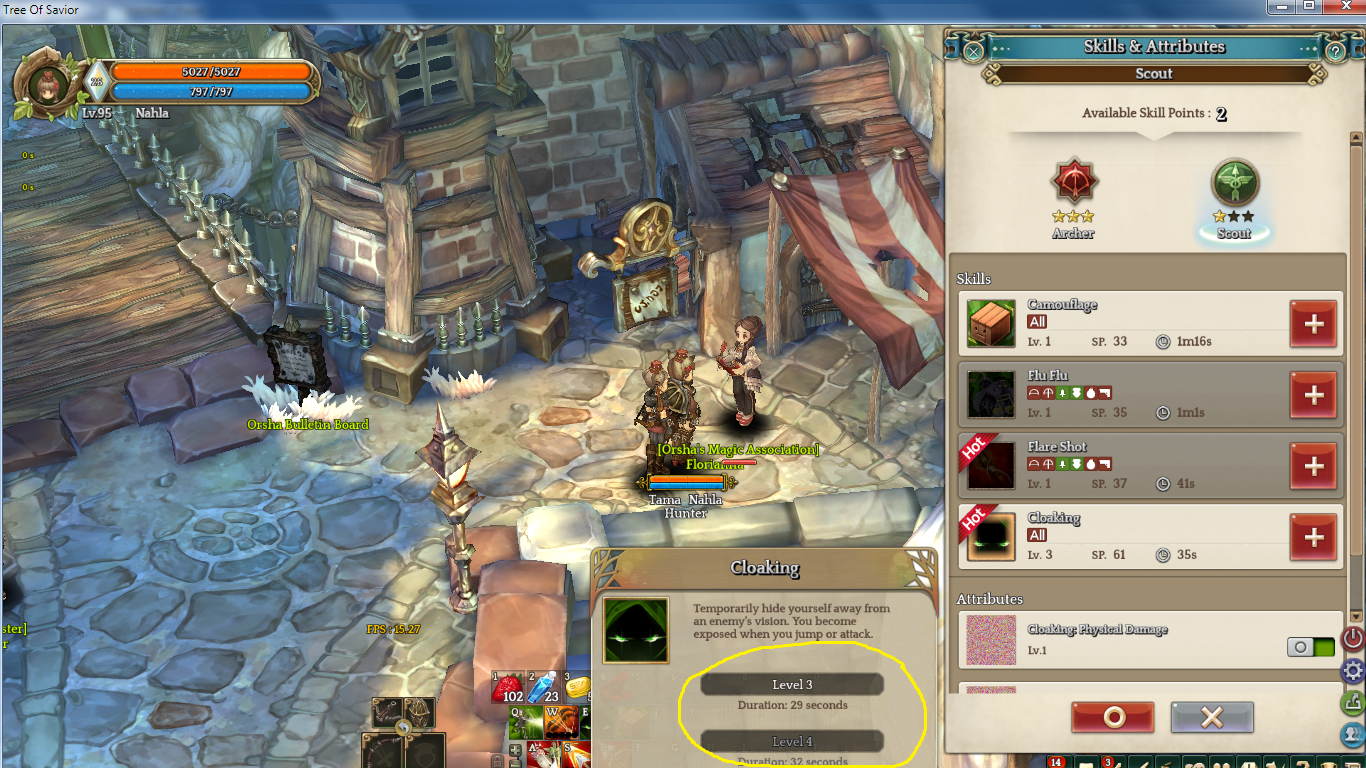Select the Camouflage skill icon

click(x=991, y=324)
